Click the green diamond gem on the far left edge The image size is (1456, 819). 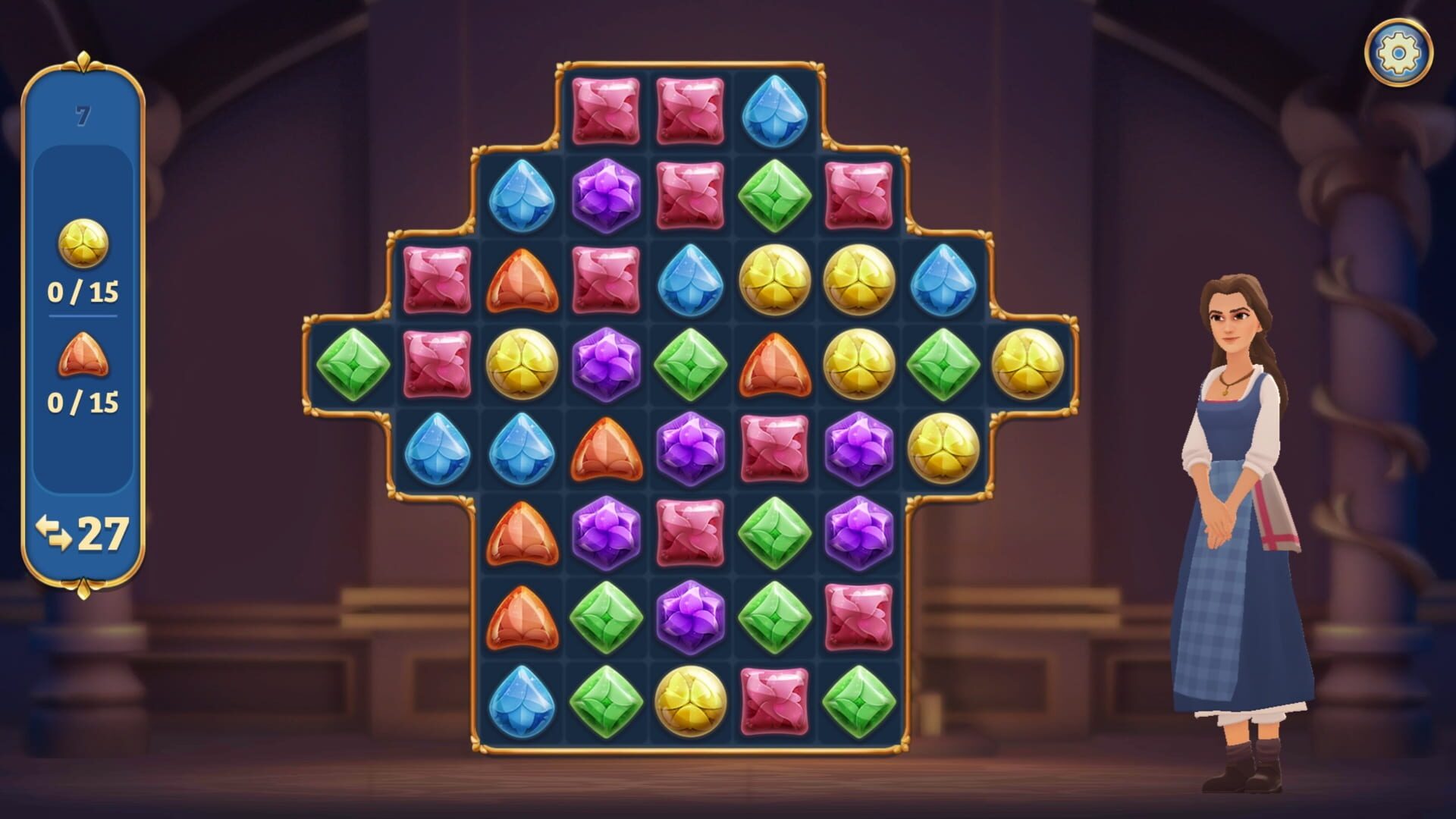pos(353,364)
